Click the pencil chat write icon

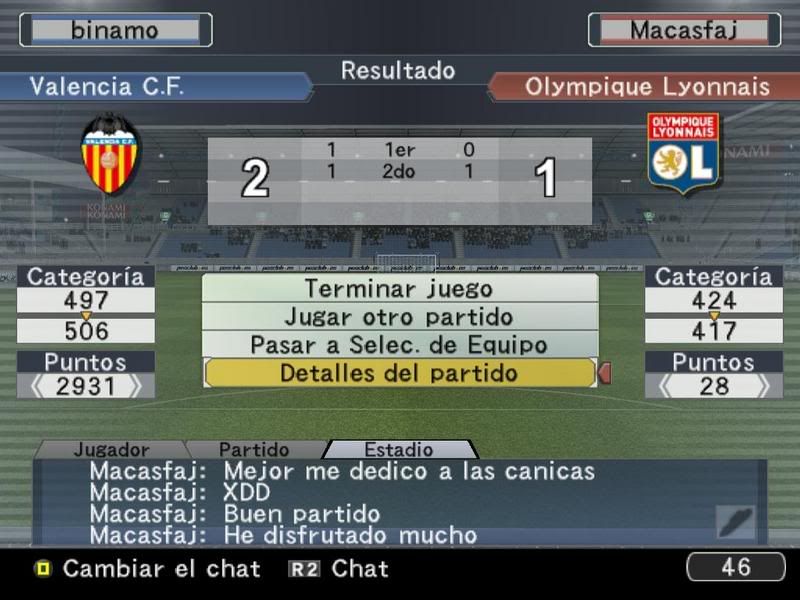pos(736,522)
